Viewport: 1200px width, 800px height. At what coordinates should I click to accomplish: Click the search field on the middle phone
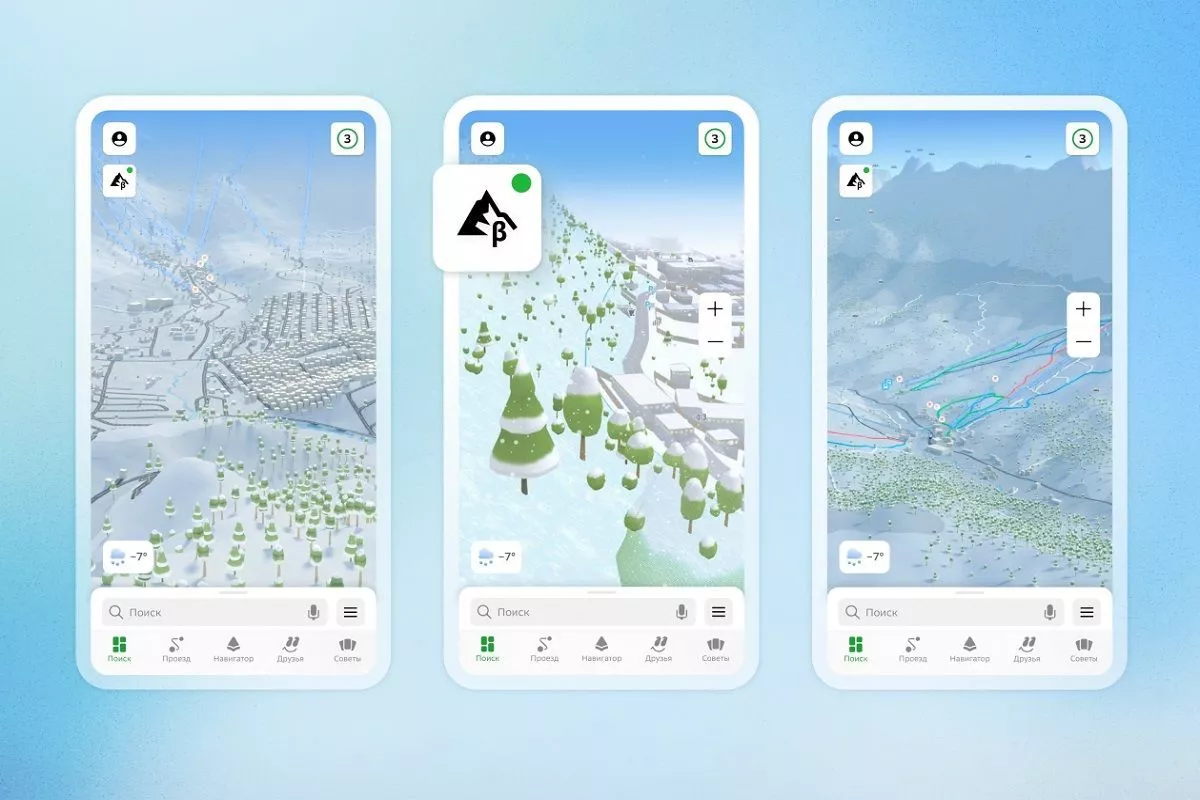tap(575, 612)
